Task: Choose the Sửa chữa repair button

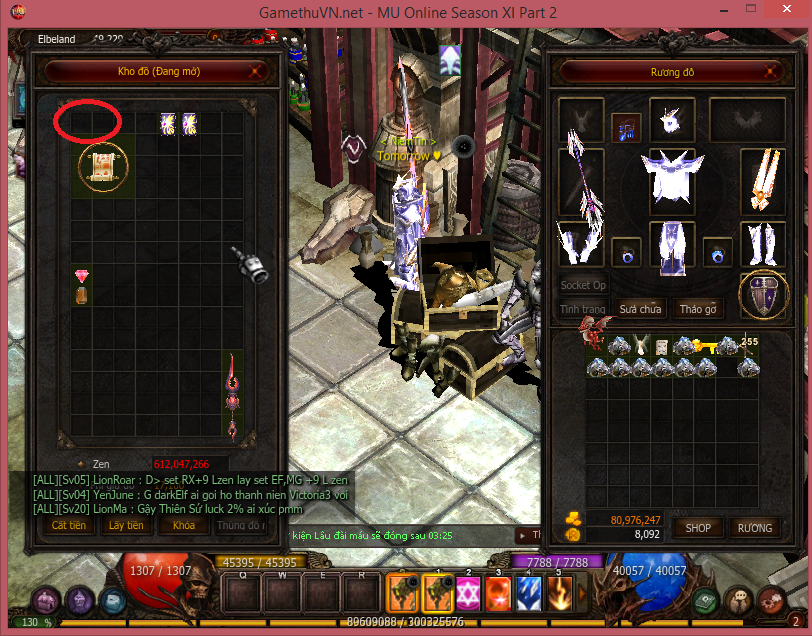Action: [640, 309]
